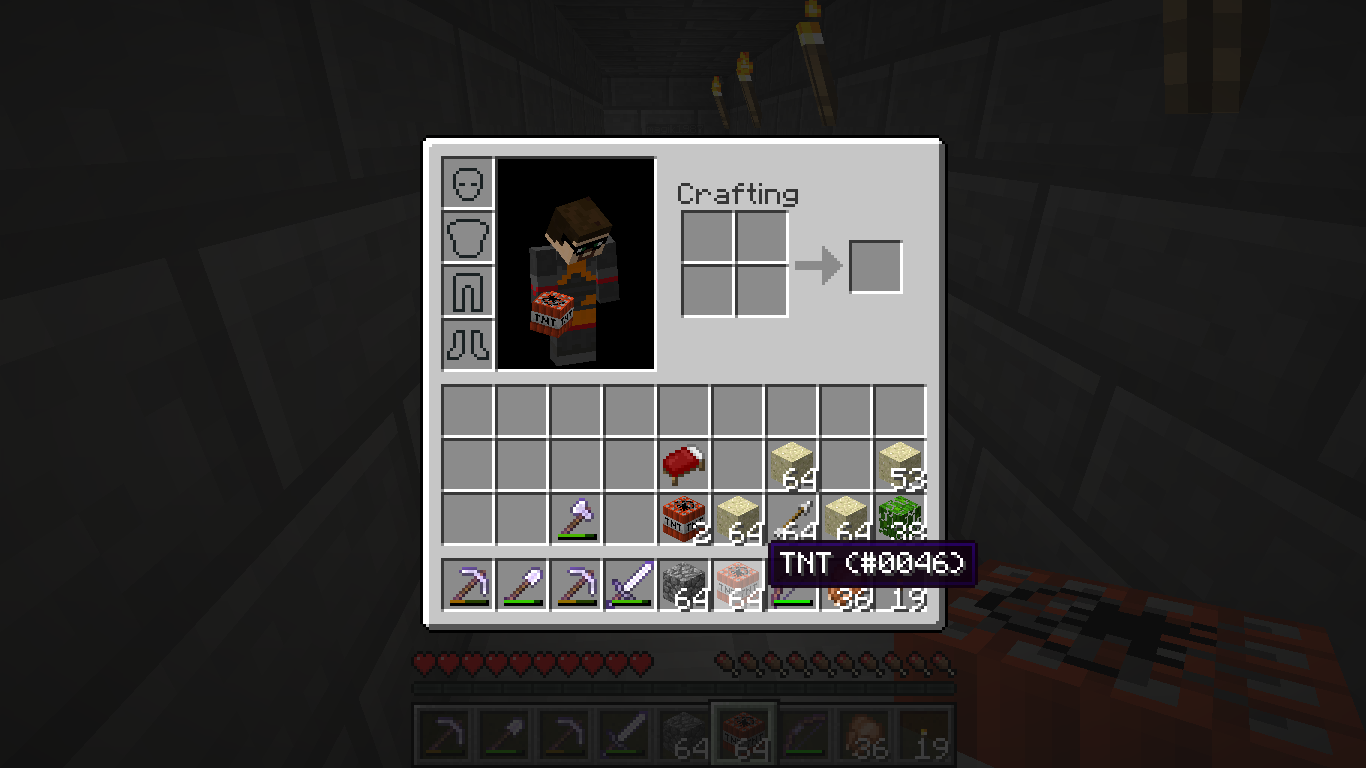Select the pickaxe with the orange durability bar
The image size is (1366, 768).
[x=468, y=584]
